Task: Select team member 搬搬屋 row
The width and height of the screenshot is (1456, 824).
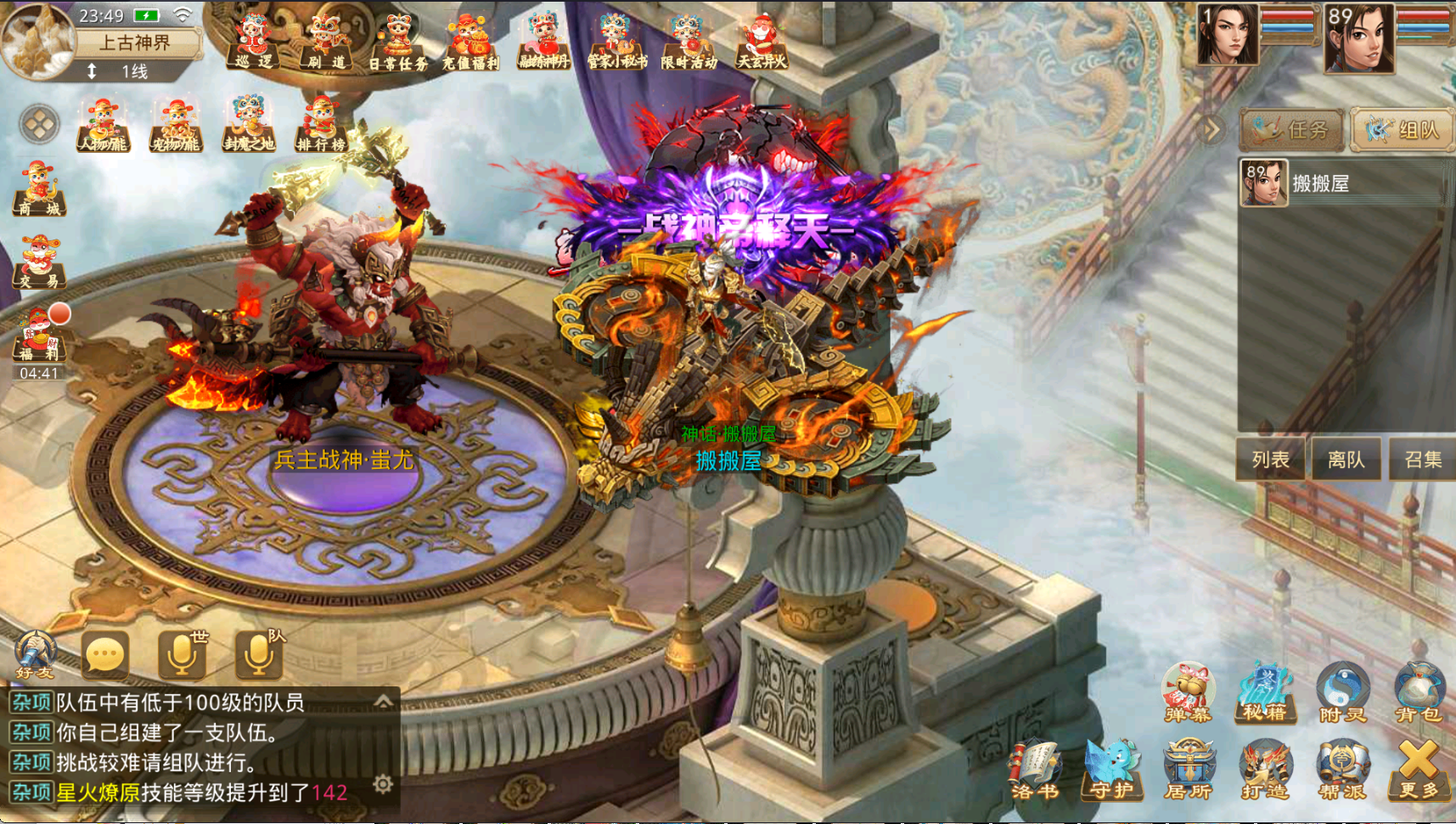Action: (x=1341, y=183)
